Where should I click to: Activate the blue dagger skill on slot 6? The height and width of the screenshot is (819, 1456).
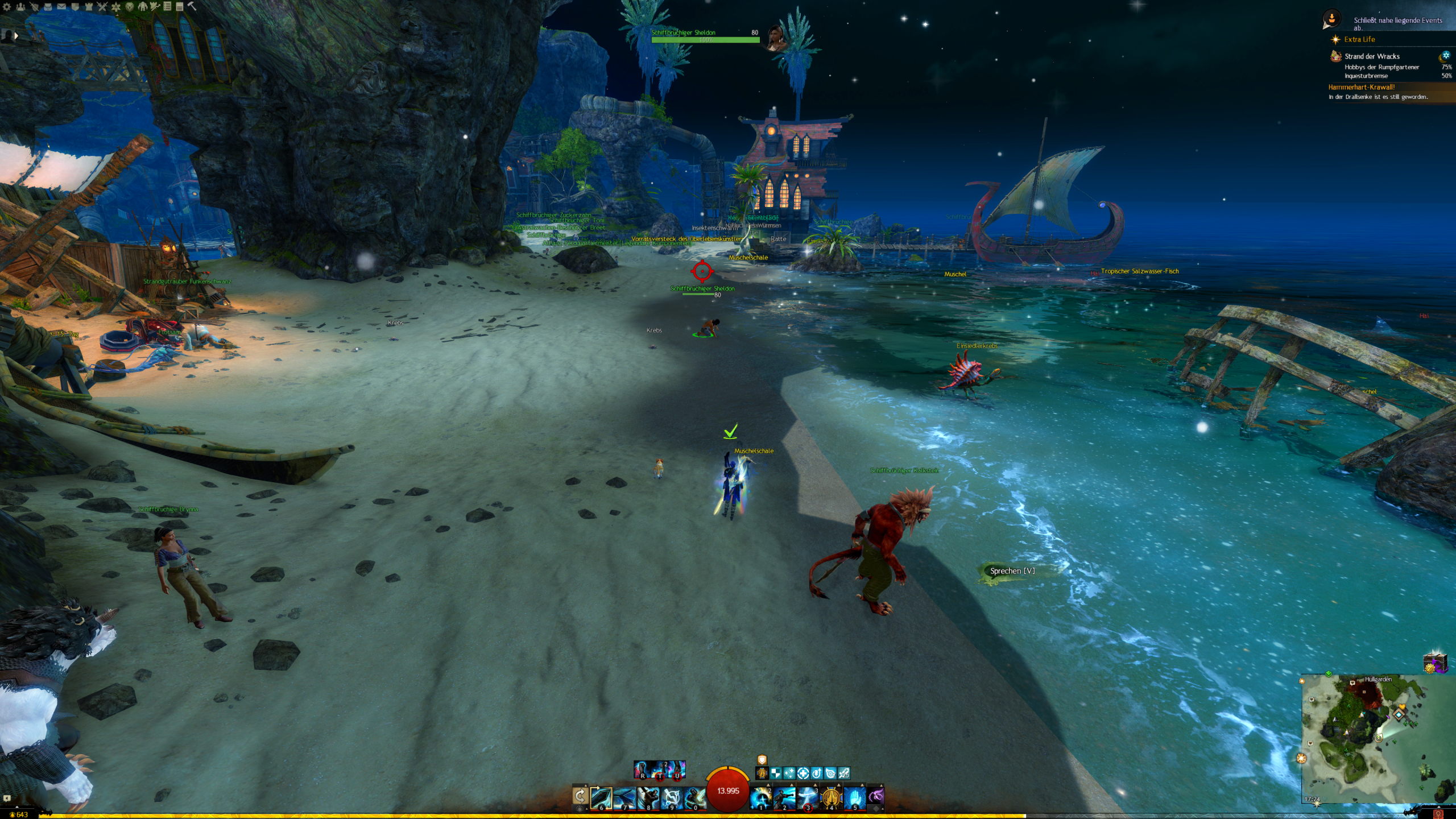pyautogui.click(x=601, y=797)
